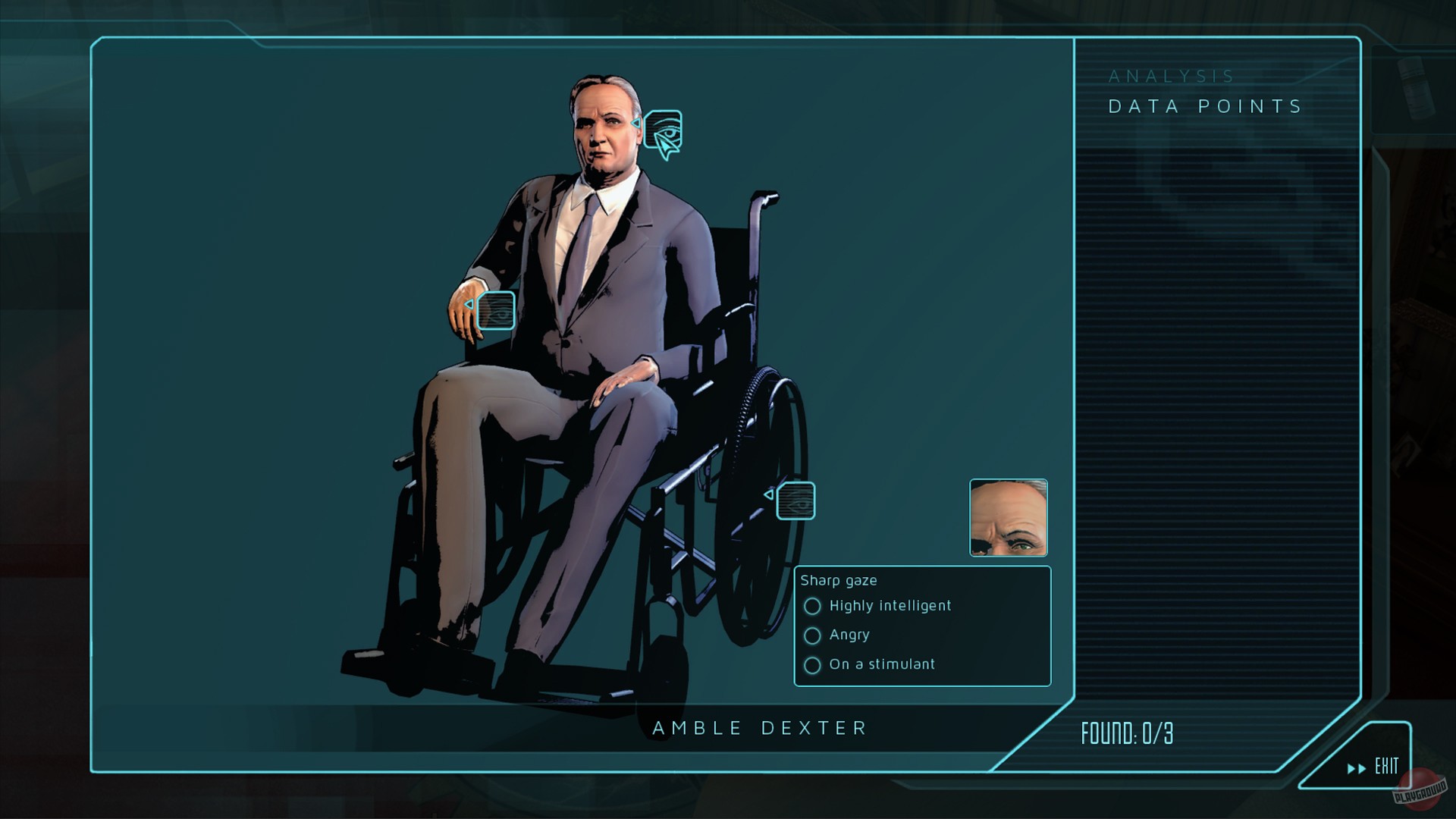Collapse the Sharp gaze options panel

[x=839, y=580]
